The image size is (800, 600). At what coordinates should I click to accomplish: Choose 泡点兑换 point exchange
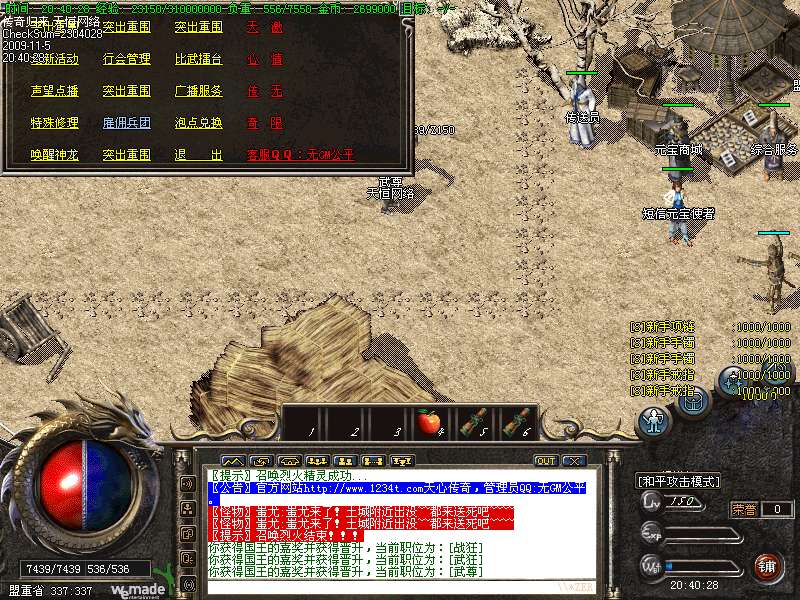coord(198,123)
